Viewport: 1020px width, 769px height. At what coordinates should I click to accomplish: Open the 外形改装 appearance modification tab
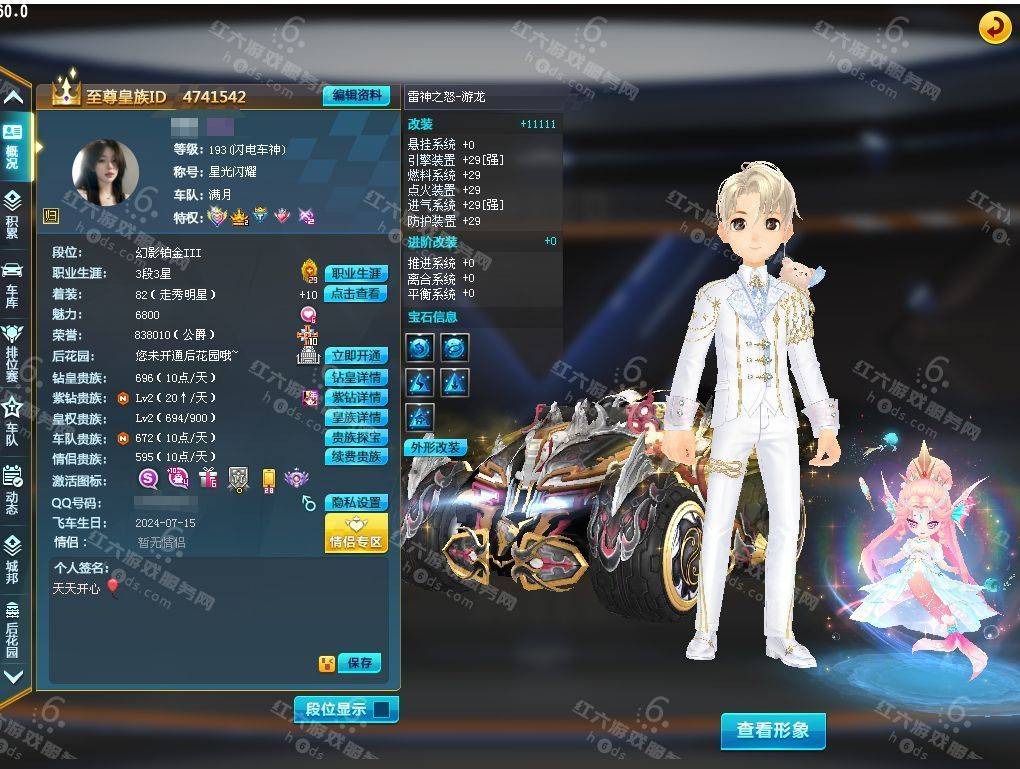(x=436, y=447)
